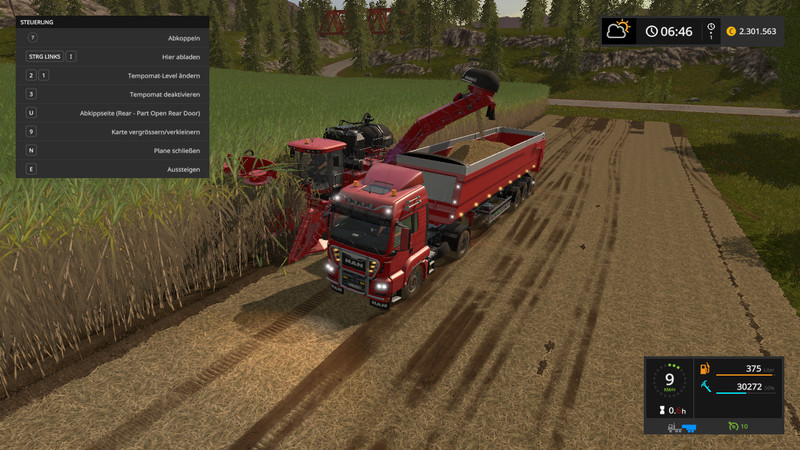Select the gold coin money icon
The height and width of the screenshot is (450, 800).
click(730, 31)
